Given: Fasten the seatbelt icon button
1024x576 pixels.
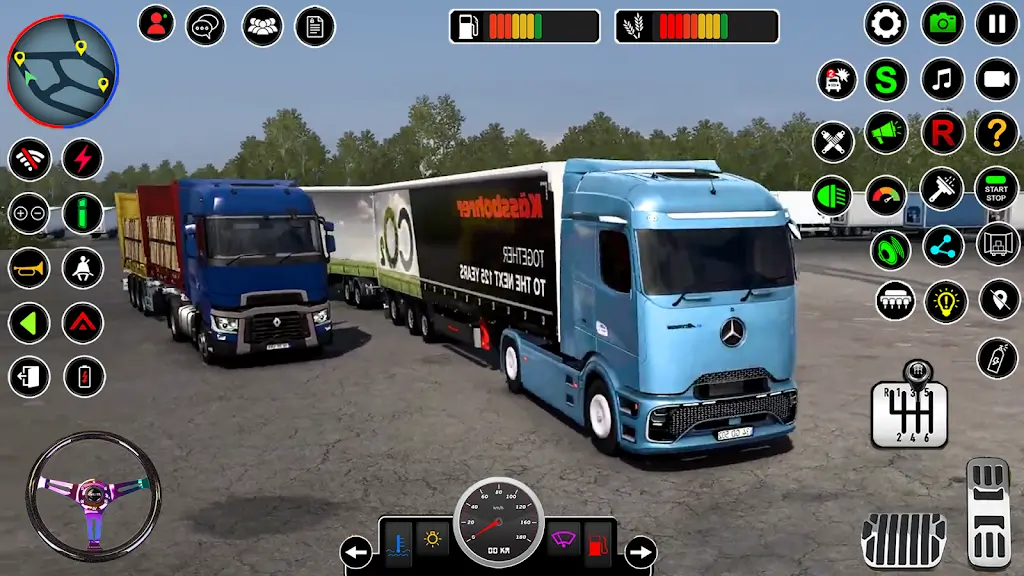Looking at the screenshot, I should (x=83, y=268).
